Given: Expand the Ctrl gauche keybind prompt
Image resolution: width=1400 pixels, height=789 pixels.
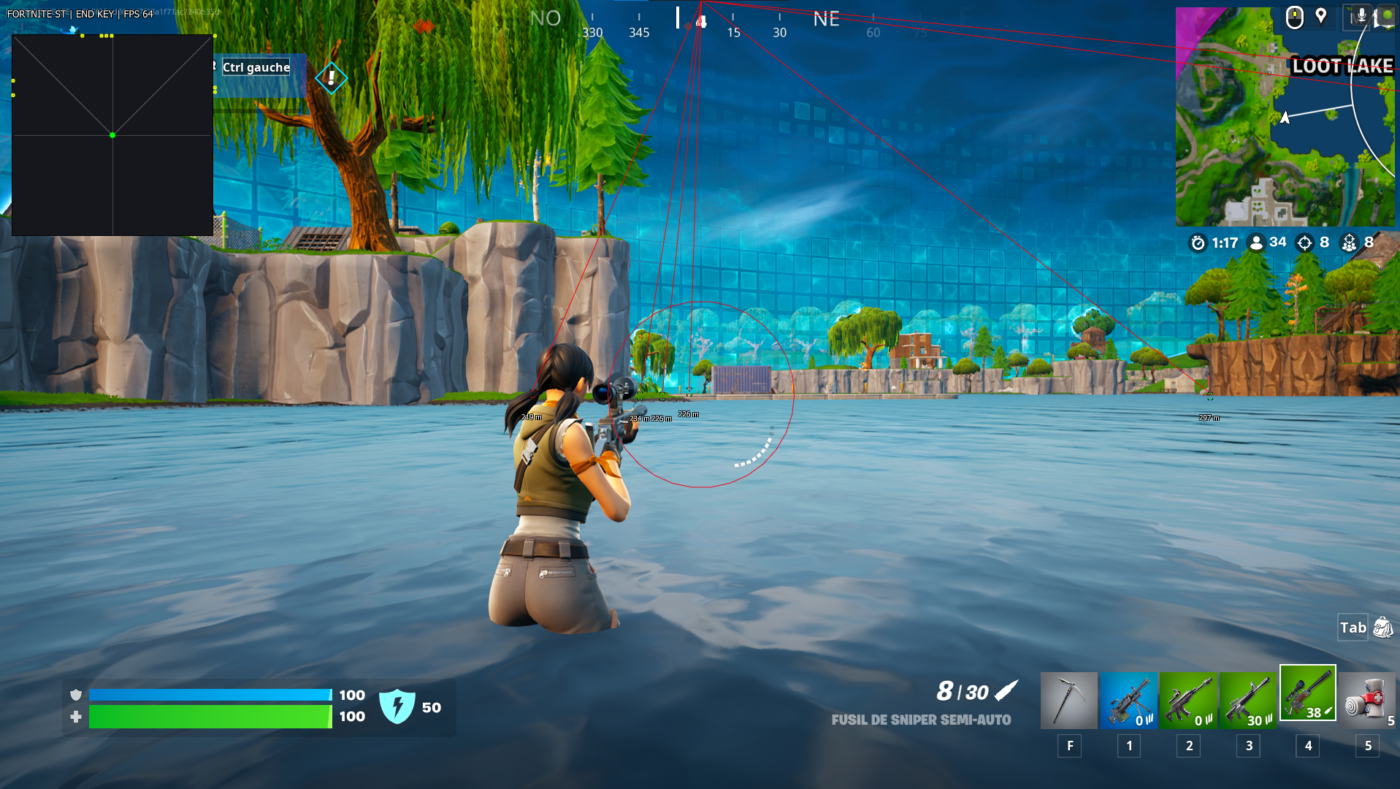Looking at the screenshot, I should pos(254,66).
